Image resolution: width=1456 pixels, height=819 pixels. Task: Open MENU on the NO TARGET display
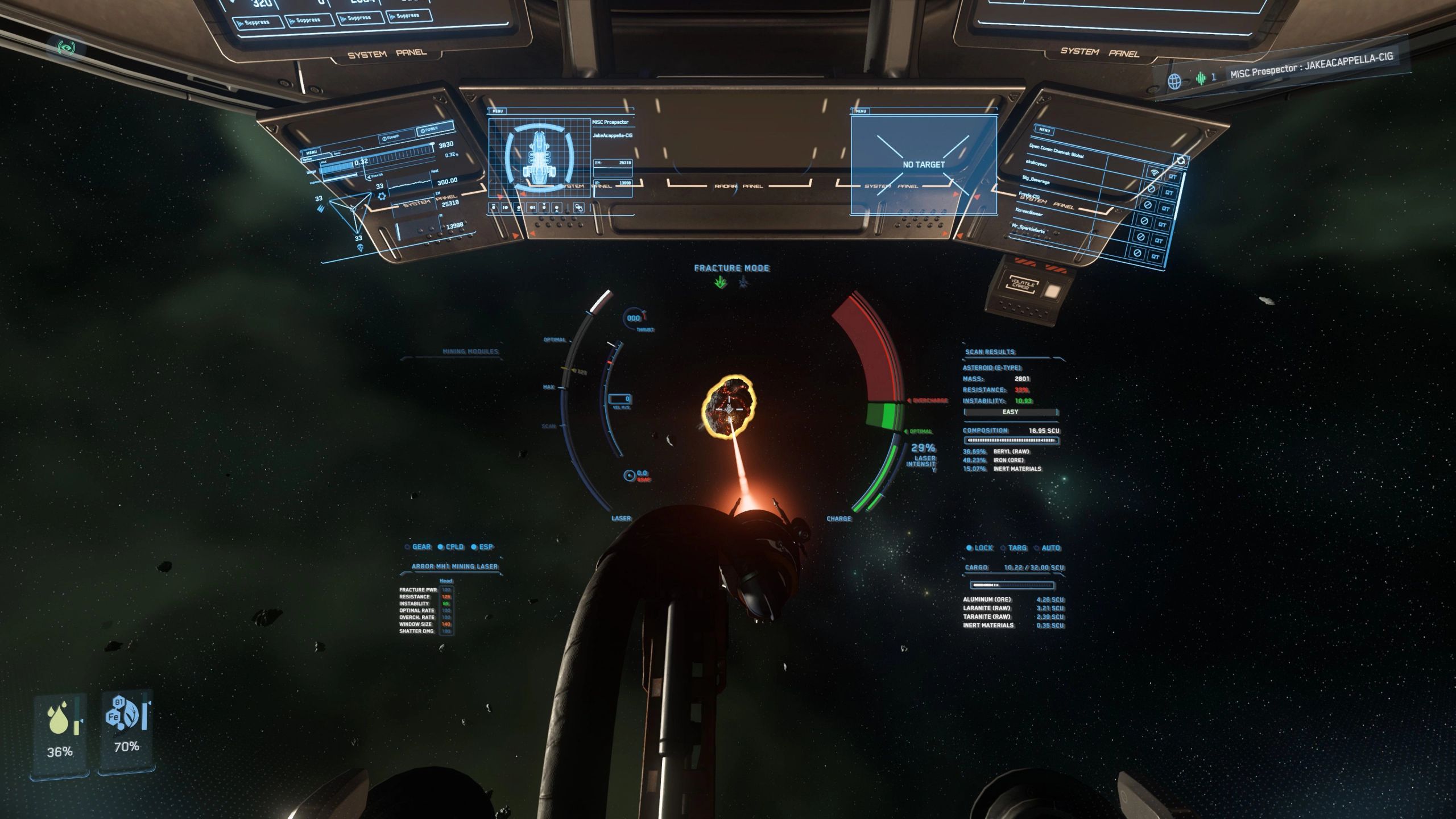pyautogui.click(x=861, y=111)
